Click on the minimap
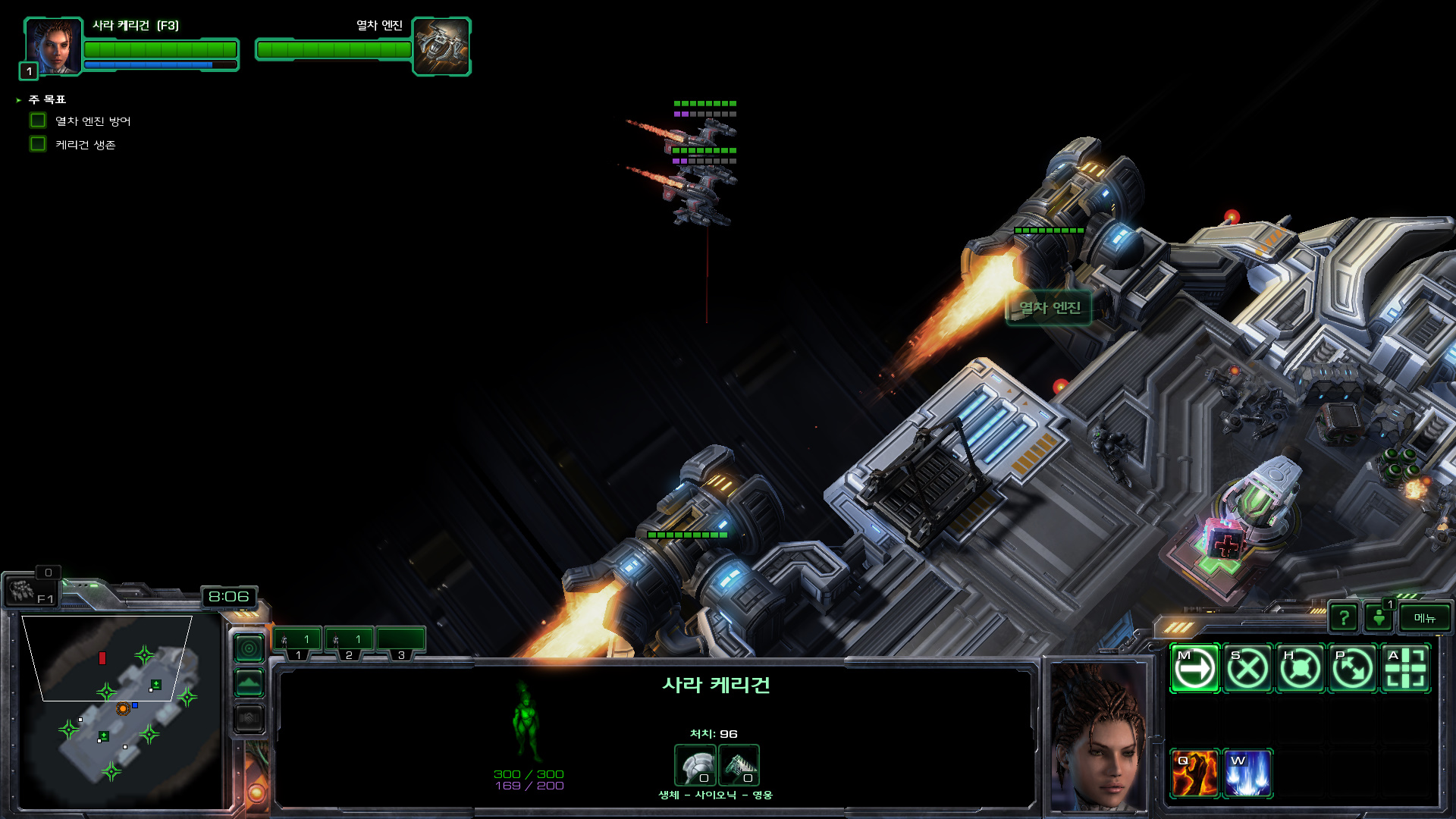1456x819 pixels. [x=121, y=709]
